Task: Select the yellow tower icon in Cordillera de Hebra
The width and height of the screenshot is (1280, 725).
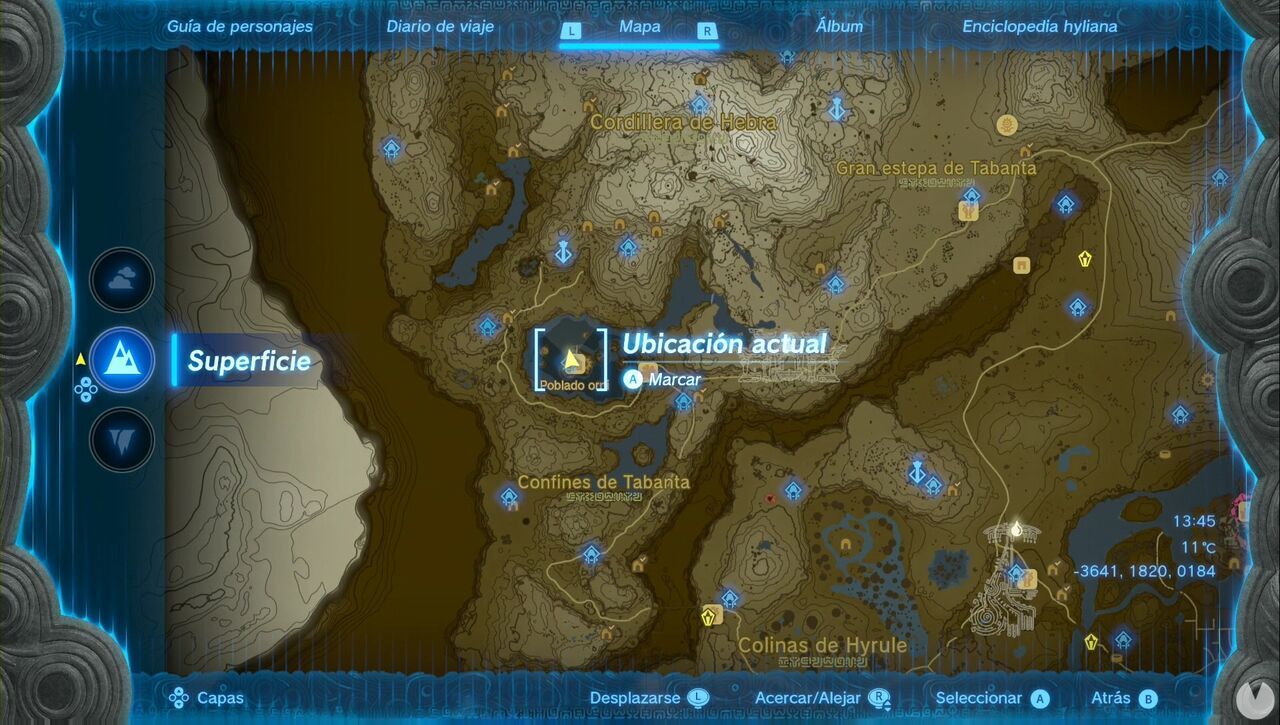Action: pyautogui.click(x=1006, y=125)
